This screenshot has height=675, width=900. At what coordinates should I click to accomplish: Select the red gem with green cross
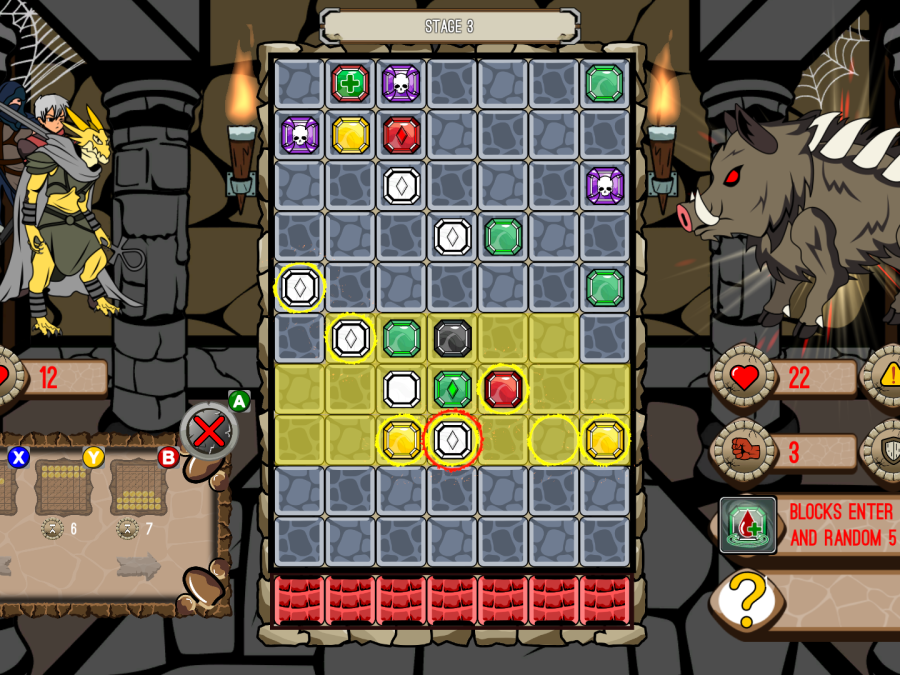point(351,83)
